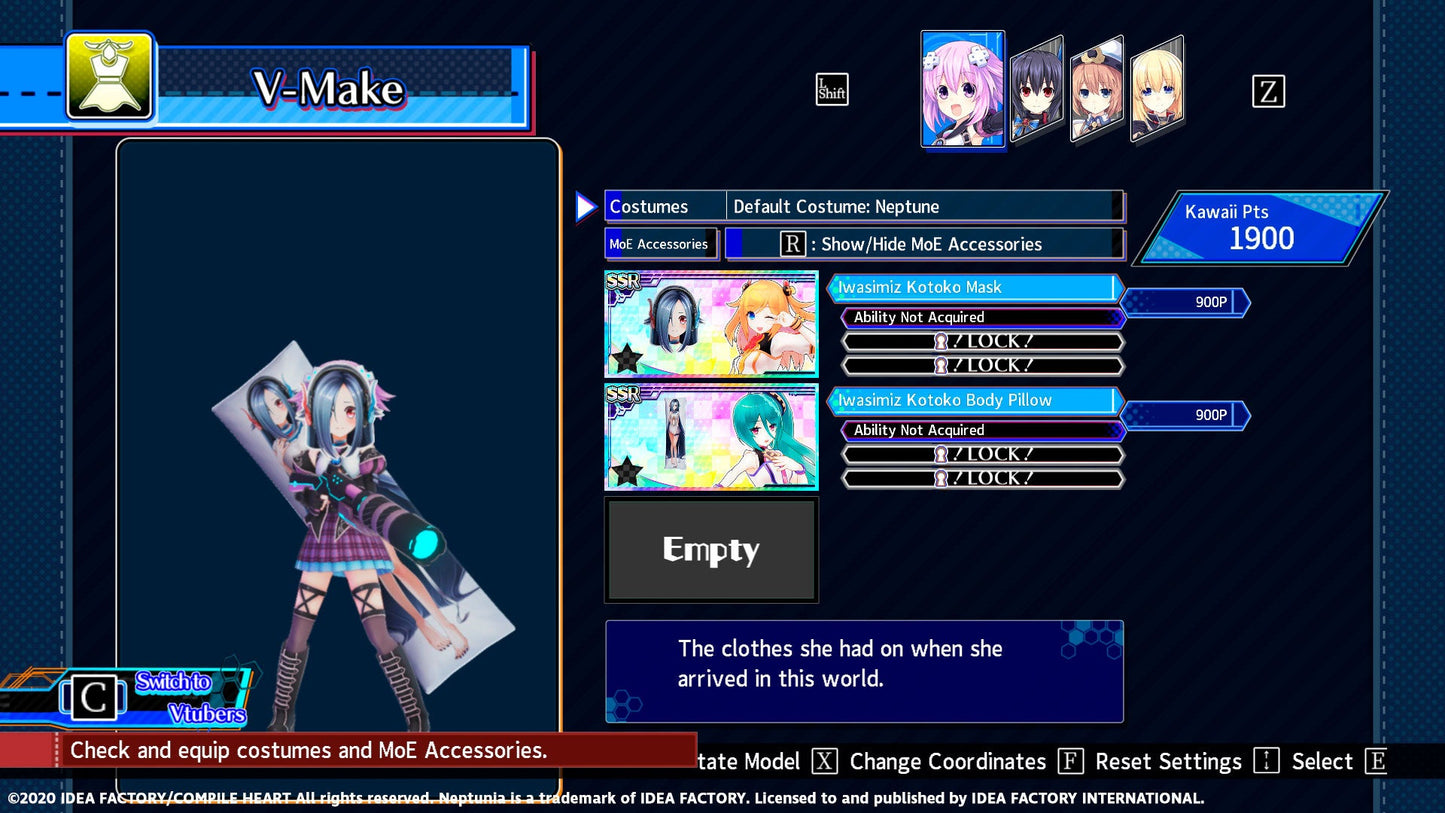This screenshot has width=1445, height=813.
Task: Select the Iwasimiz Kotoko Body Pillow SSR thumbnail
Action: point(711,437)
